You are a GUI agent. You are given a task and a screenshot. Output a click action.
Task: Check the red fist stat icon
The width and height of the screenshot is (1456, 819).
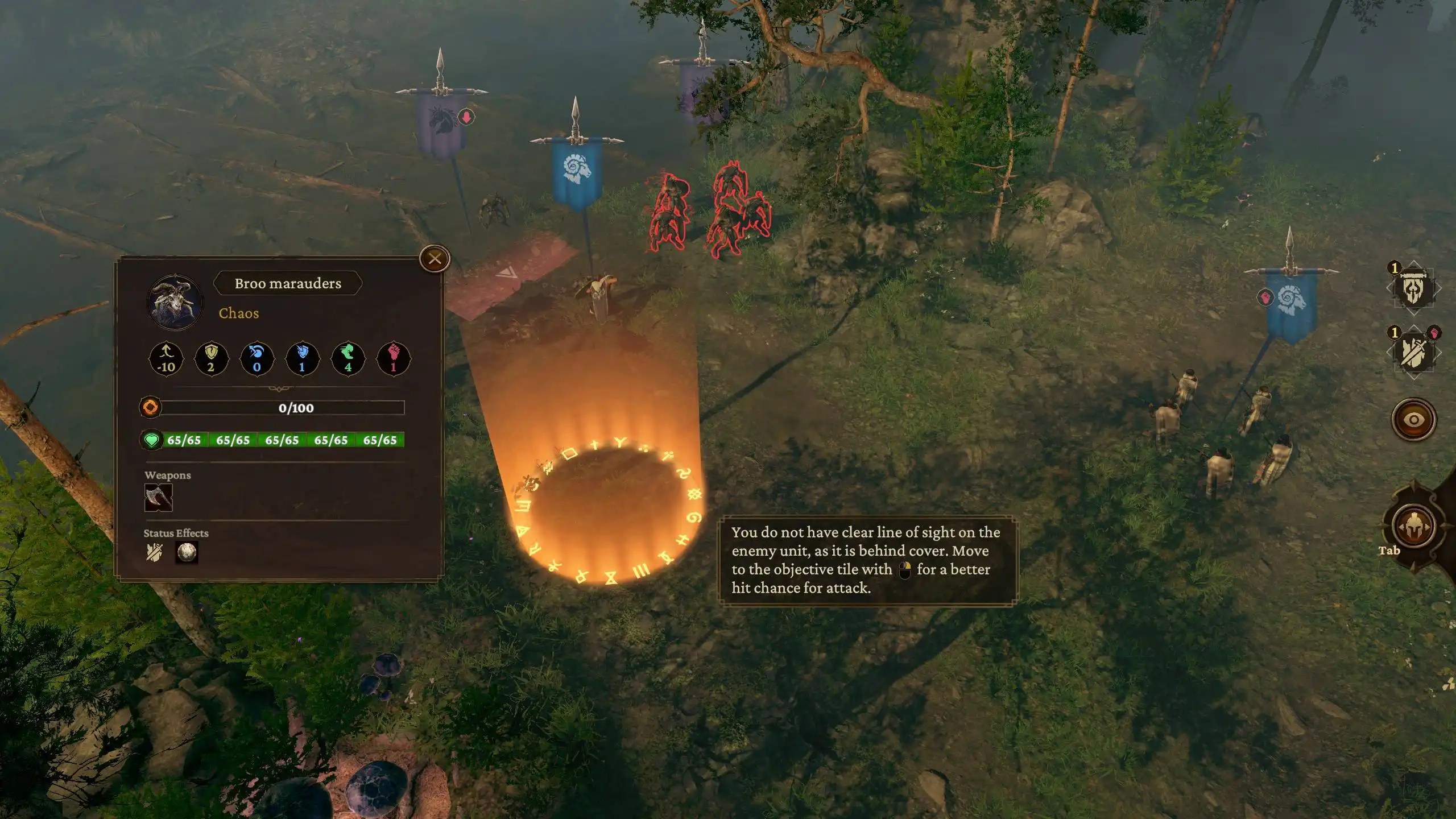393,359
